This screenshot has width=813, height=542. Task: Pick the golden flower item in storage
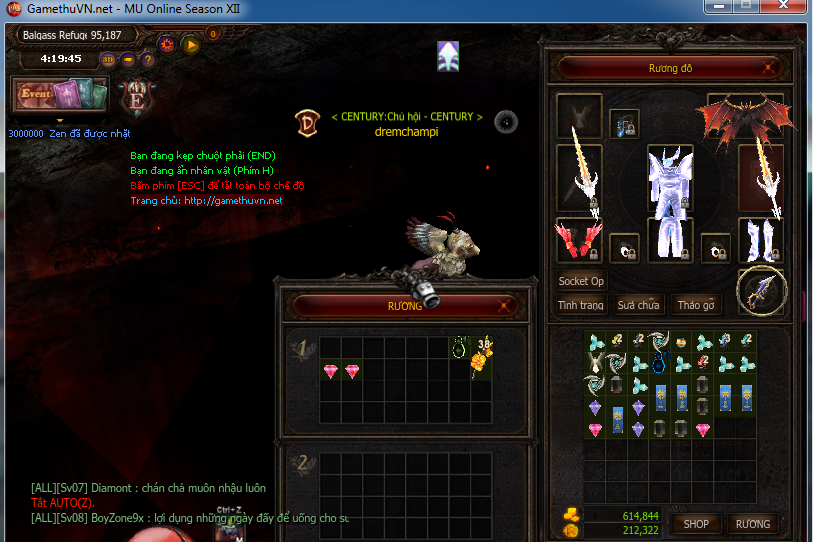[484, 361]
